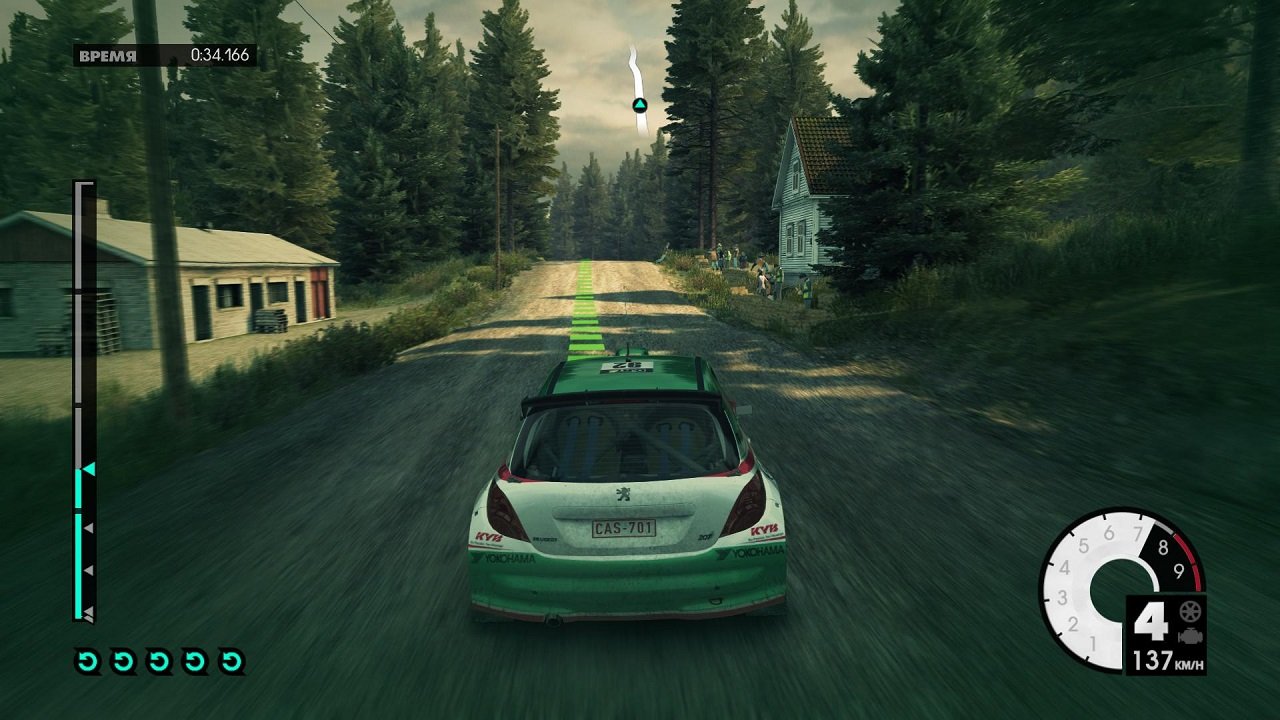Click the tire condition indicator icon
This screenshot has width=1280, height=720.
pos(1189,611)
